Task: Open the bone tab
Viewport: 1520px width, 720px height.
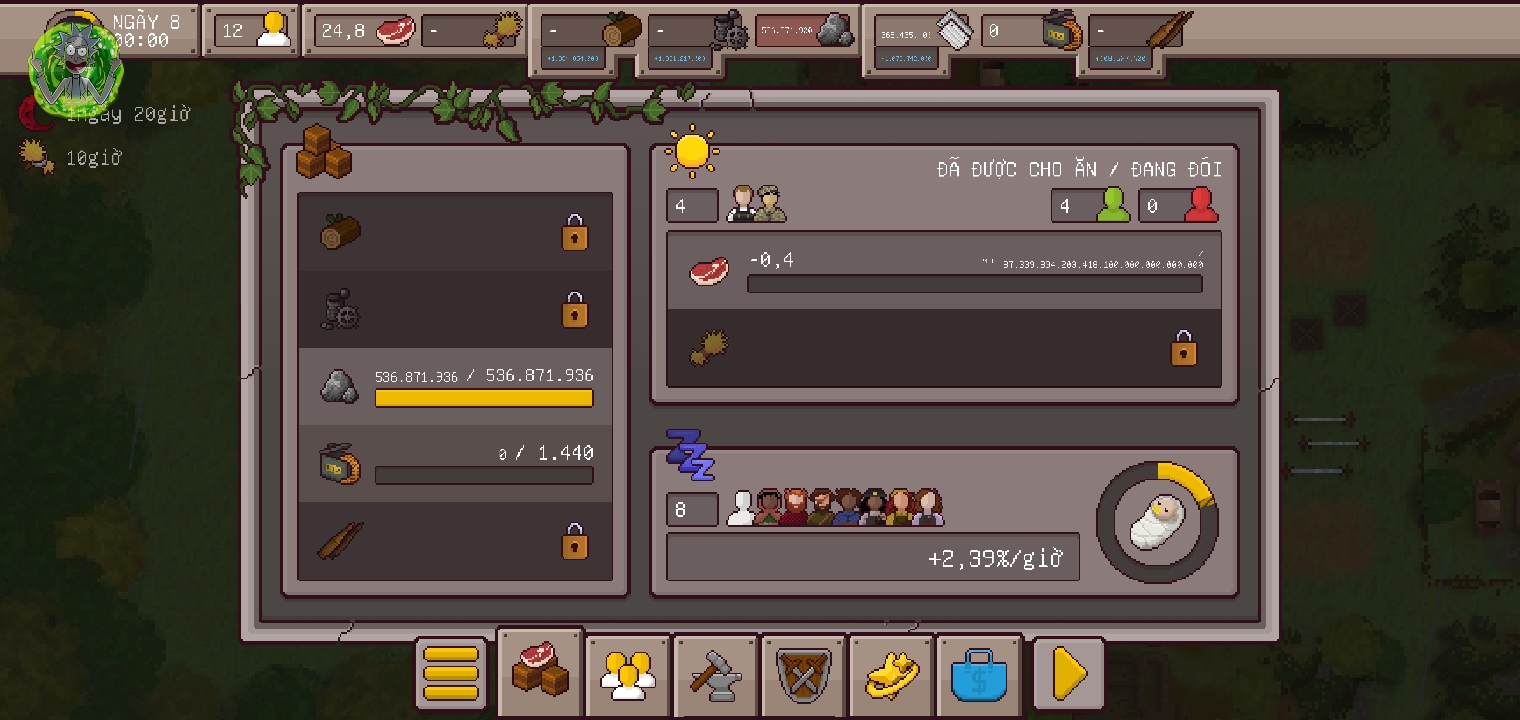Action: [x=891, y=675]
